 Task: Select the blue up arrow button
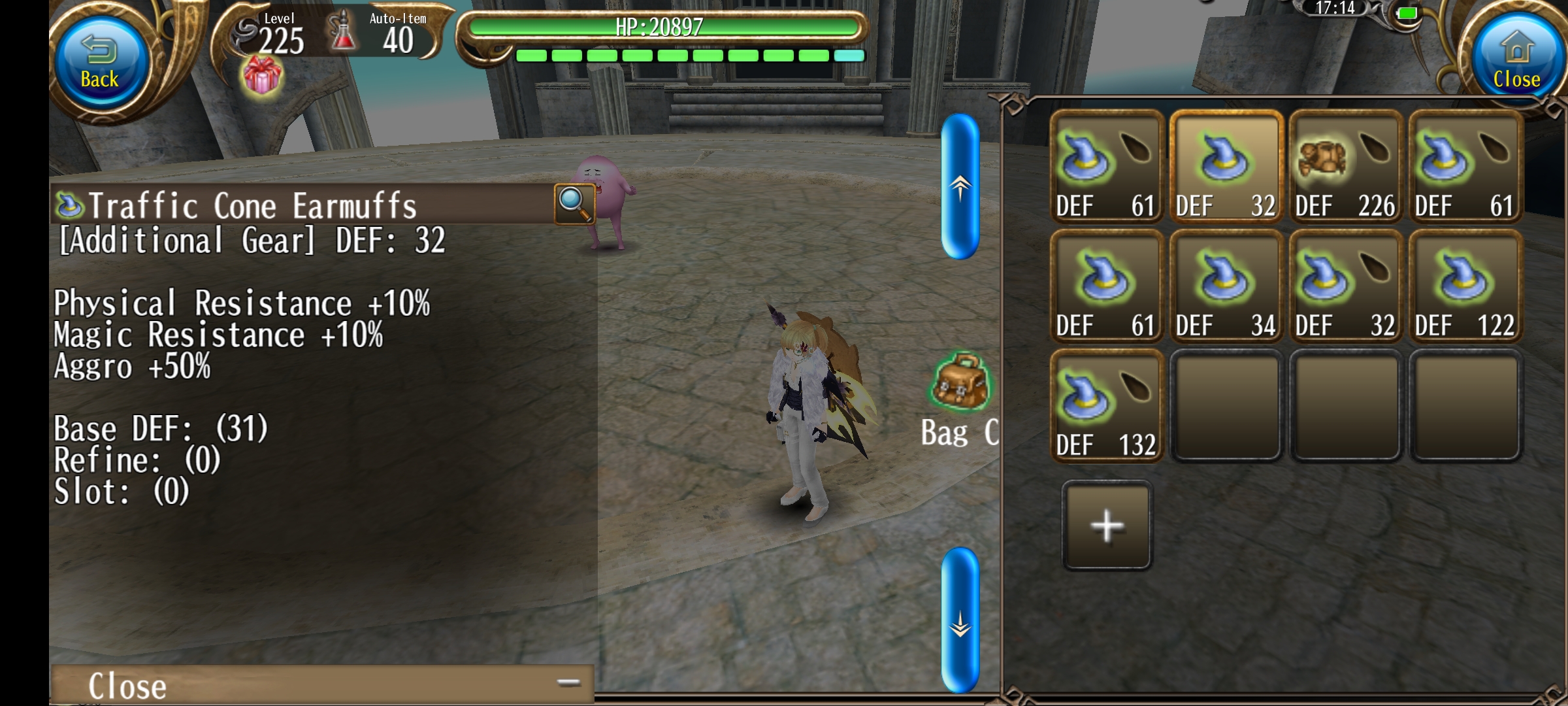click(960, 187)
